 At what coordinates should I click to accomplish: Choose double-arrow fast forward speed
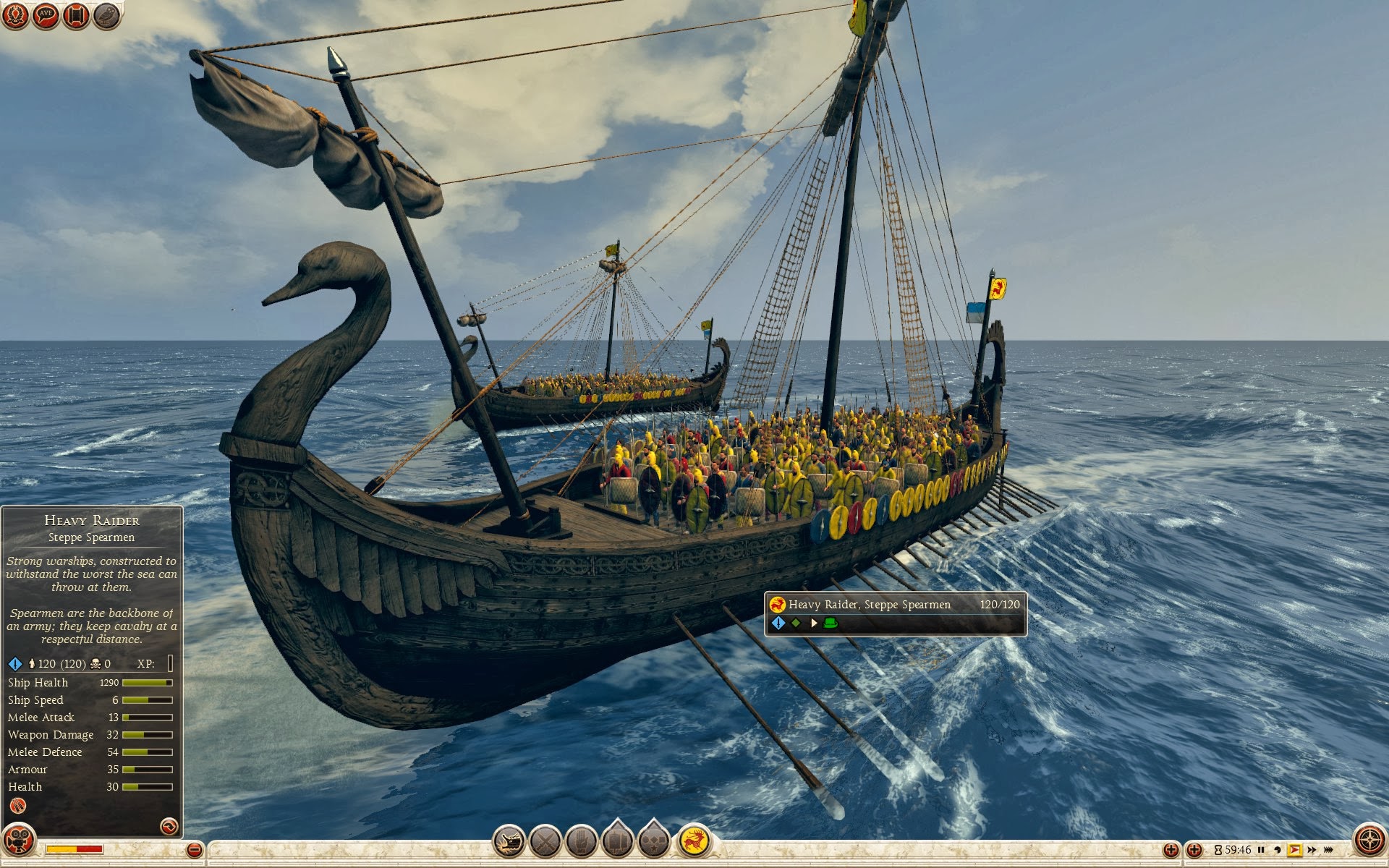click(x=1312, y=850)
